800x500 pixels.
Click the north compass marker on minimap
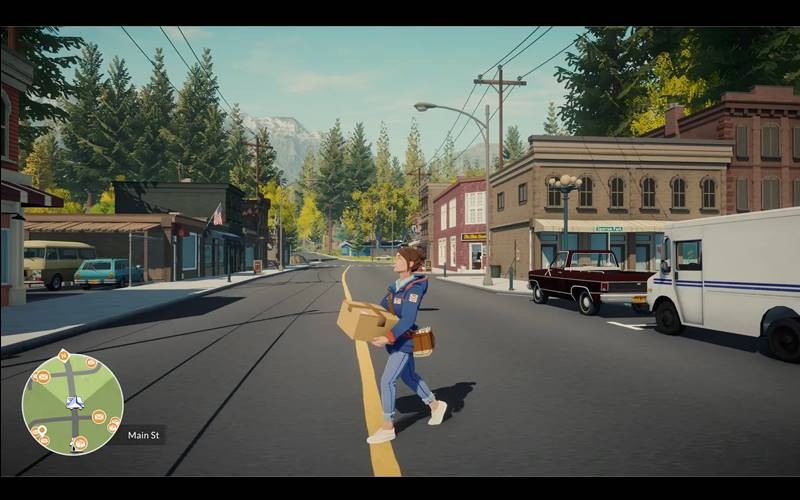tap(63, 355)
